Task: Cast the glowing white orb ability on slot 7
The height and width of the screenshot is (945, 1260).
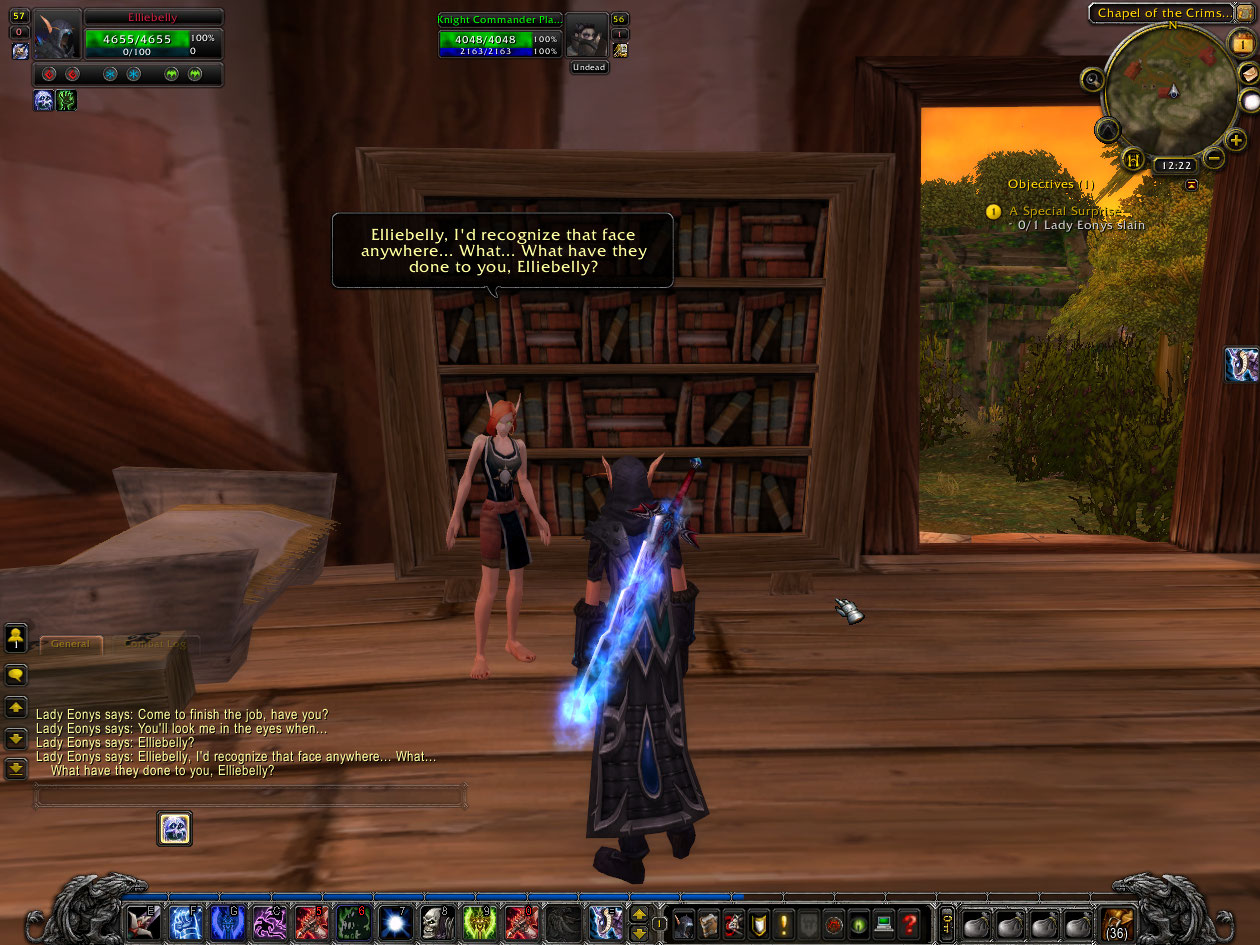Action: tap(394, 922)
